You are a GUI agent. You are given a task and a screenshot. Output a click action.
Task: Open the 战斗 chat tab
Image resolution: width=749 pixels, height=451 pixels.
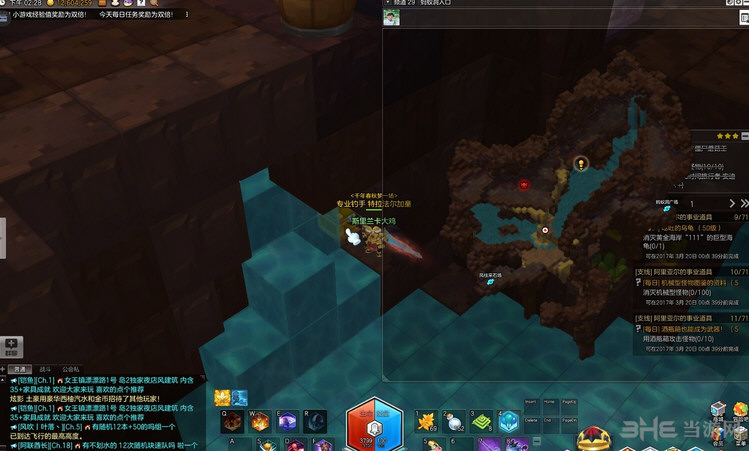click(x=45, y=369)
